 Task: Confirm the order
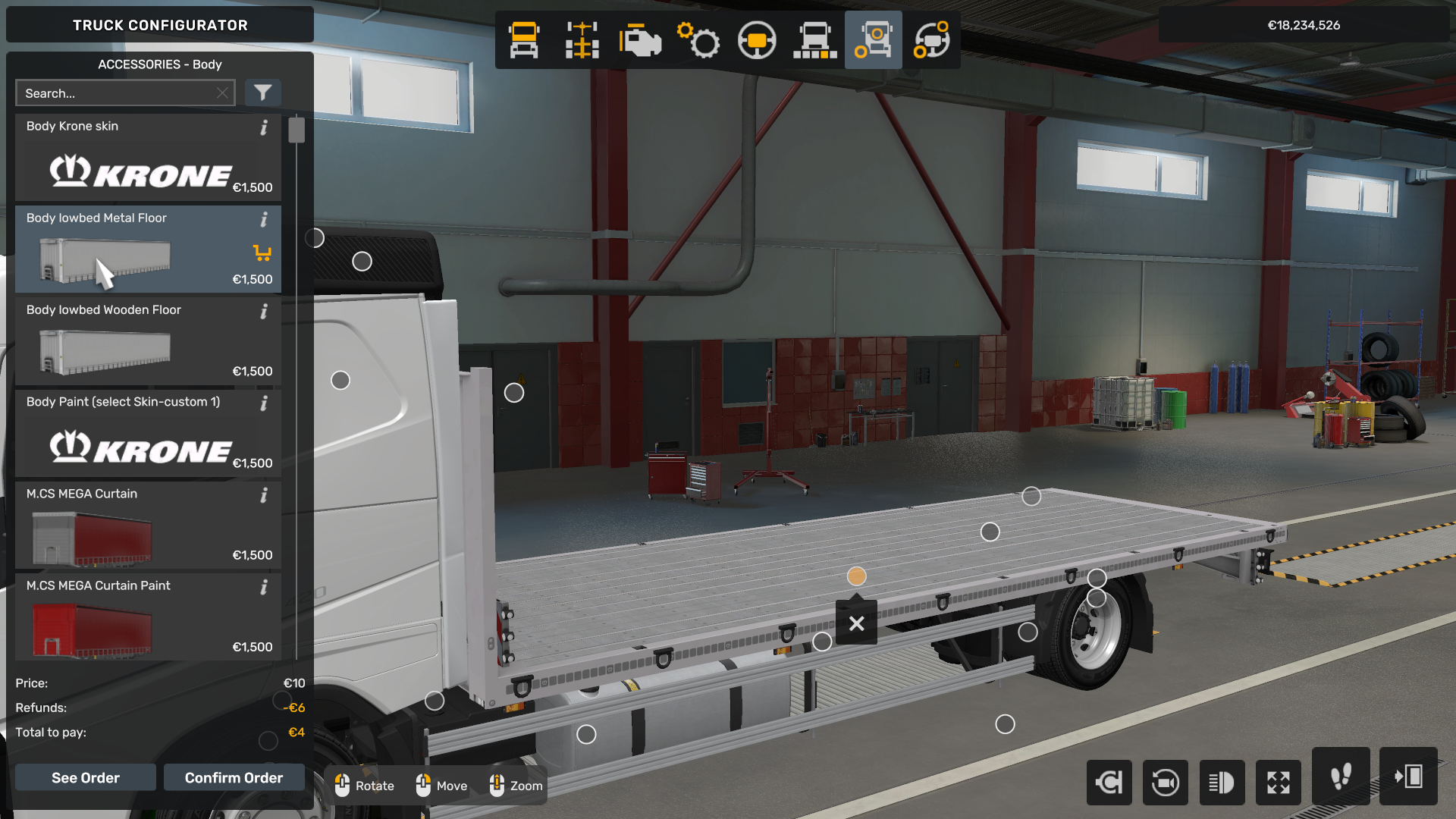coord(234,777)
